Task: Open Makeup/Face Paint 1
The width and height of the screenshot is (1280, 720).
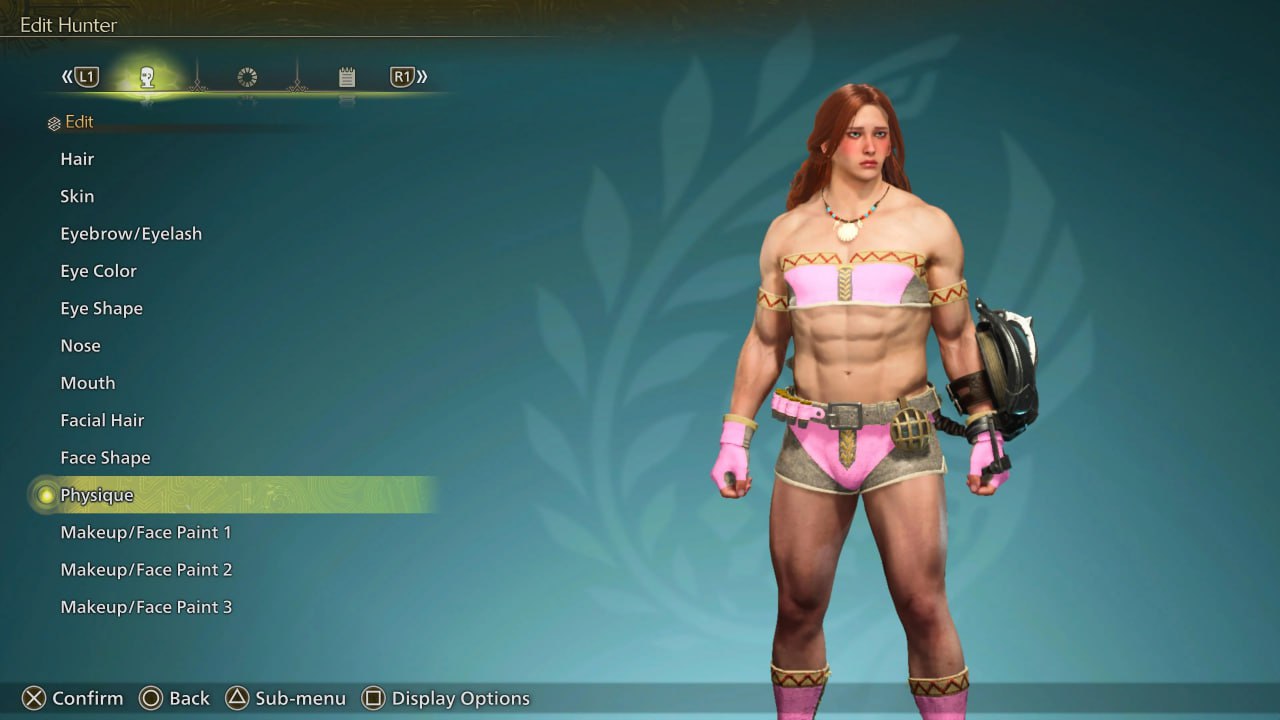Action: pos(146,532)
